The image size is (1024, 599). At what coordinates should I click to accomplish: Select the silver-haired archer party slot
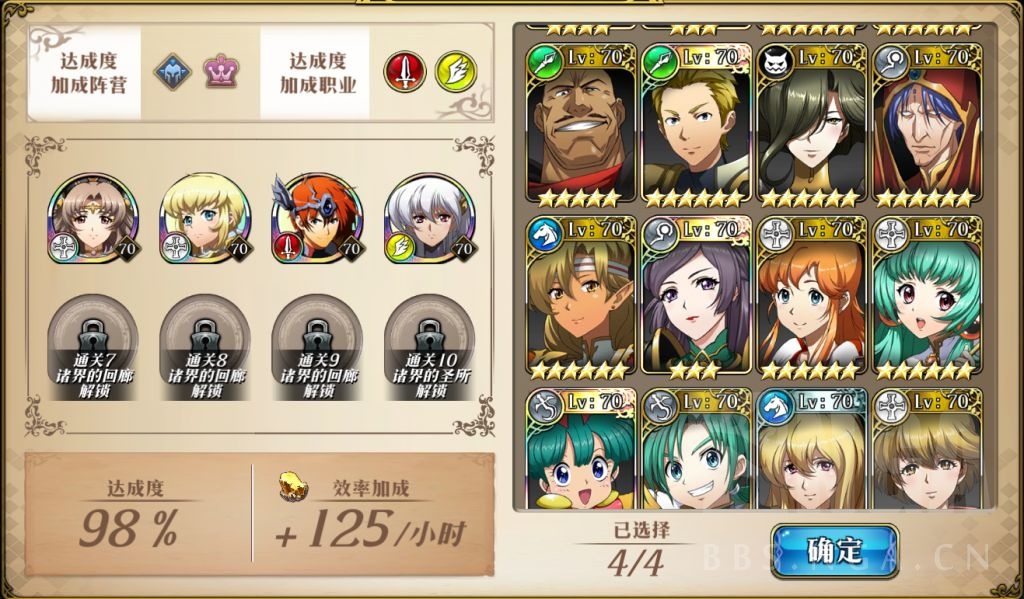click(429, 219)
